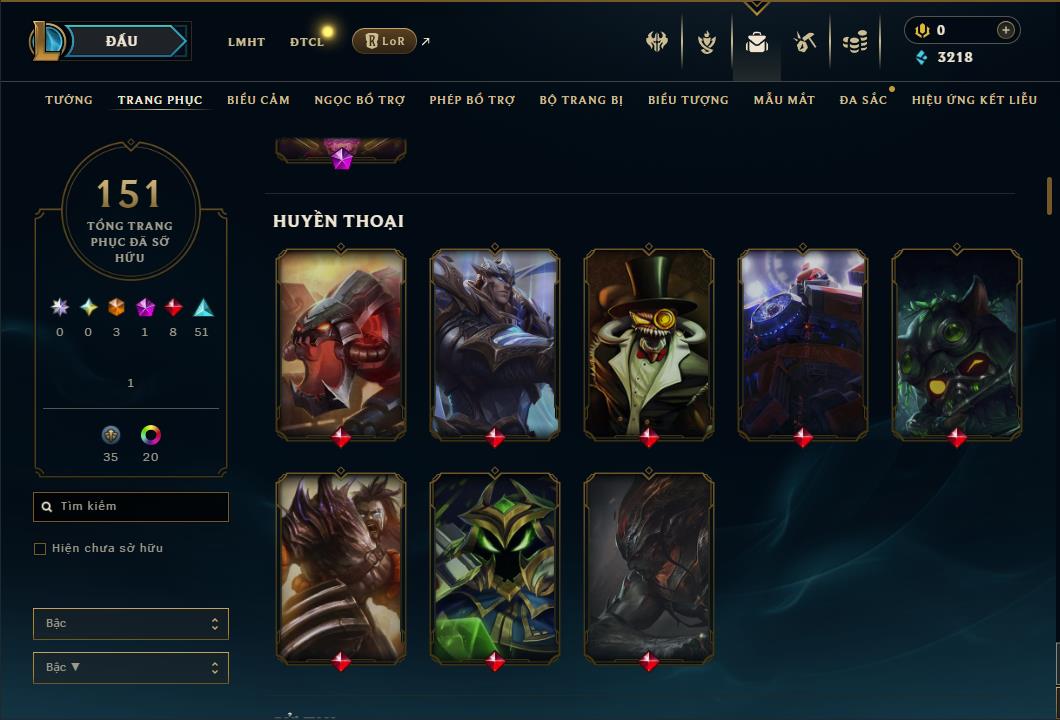
Task: Switch to the TƯỚNG tab
Action: point(69,100)
